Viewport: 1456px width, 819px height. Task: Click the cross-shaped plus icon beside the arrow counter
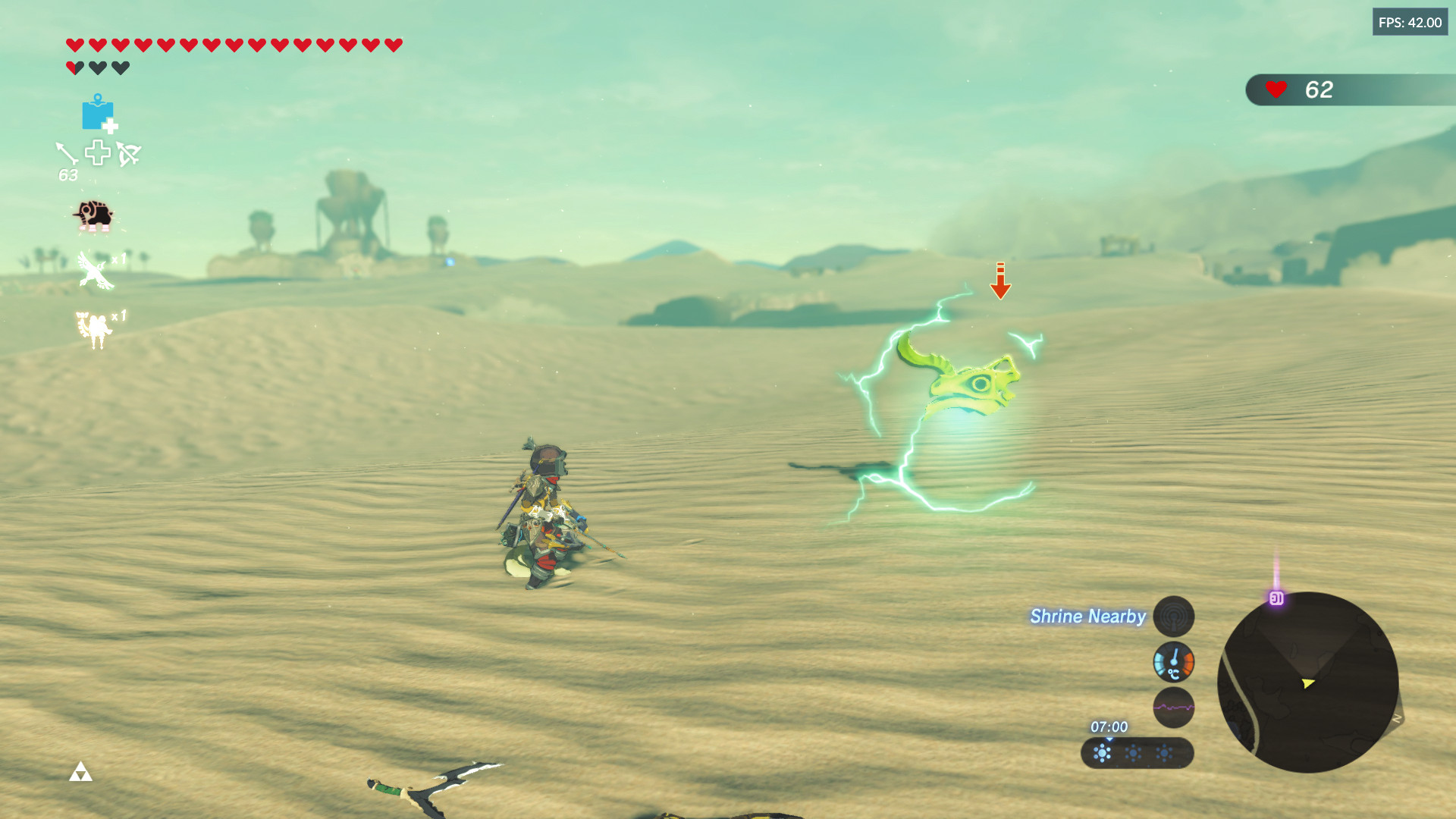pos(97,152)
